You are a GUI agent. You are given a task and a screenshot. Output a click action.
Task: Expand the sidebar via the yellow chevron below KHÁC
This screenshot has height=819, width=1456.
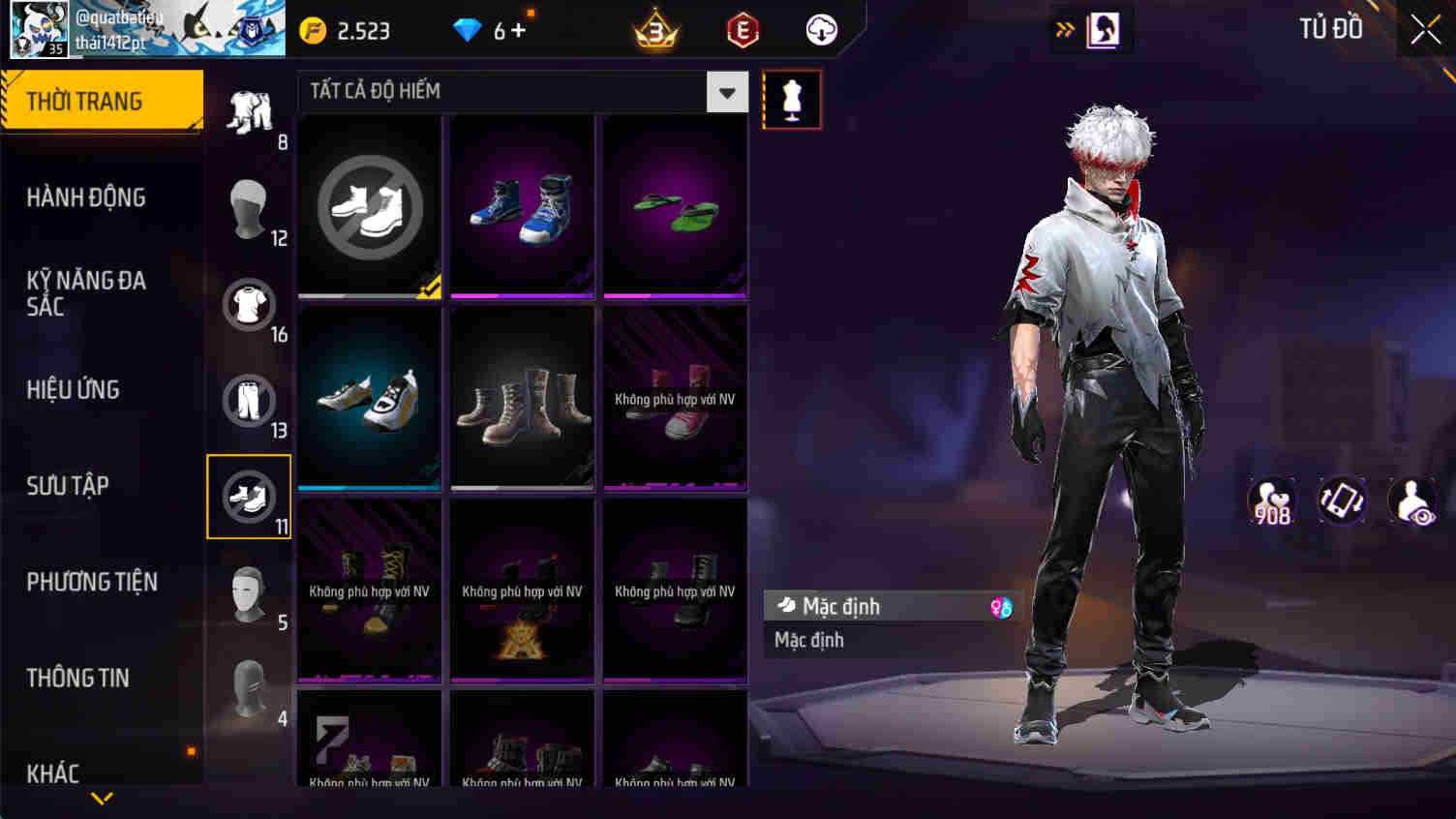coord(101,800)
